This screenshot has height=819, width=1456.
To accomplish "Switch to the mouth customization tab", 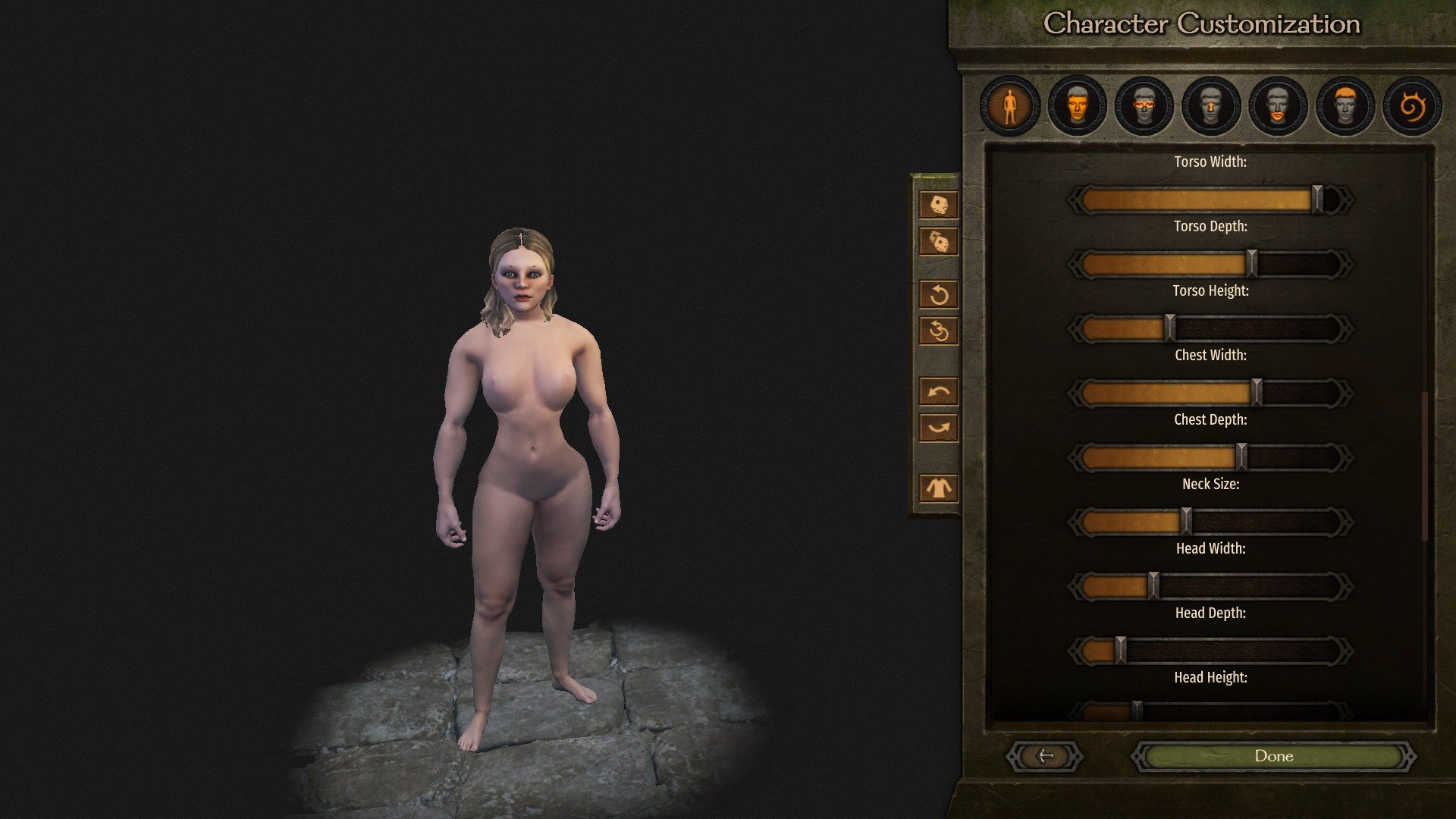I will coord(1278,106).
